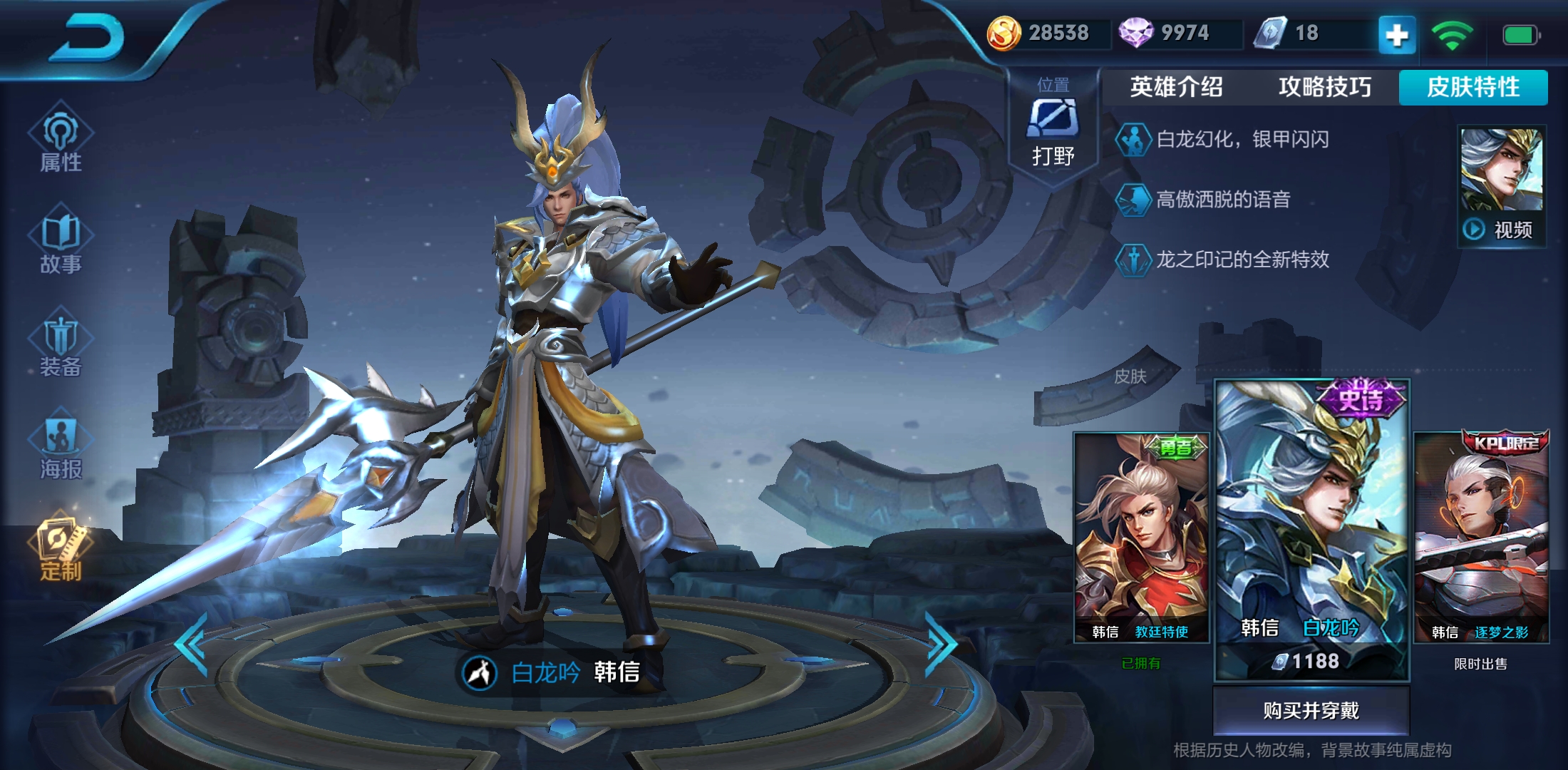Click the 购买并穿戴 buy button
Image resolution: width=1568 pixels, height=770 pixels.
(1311, 710)
